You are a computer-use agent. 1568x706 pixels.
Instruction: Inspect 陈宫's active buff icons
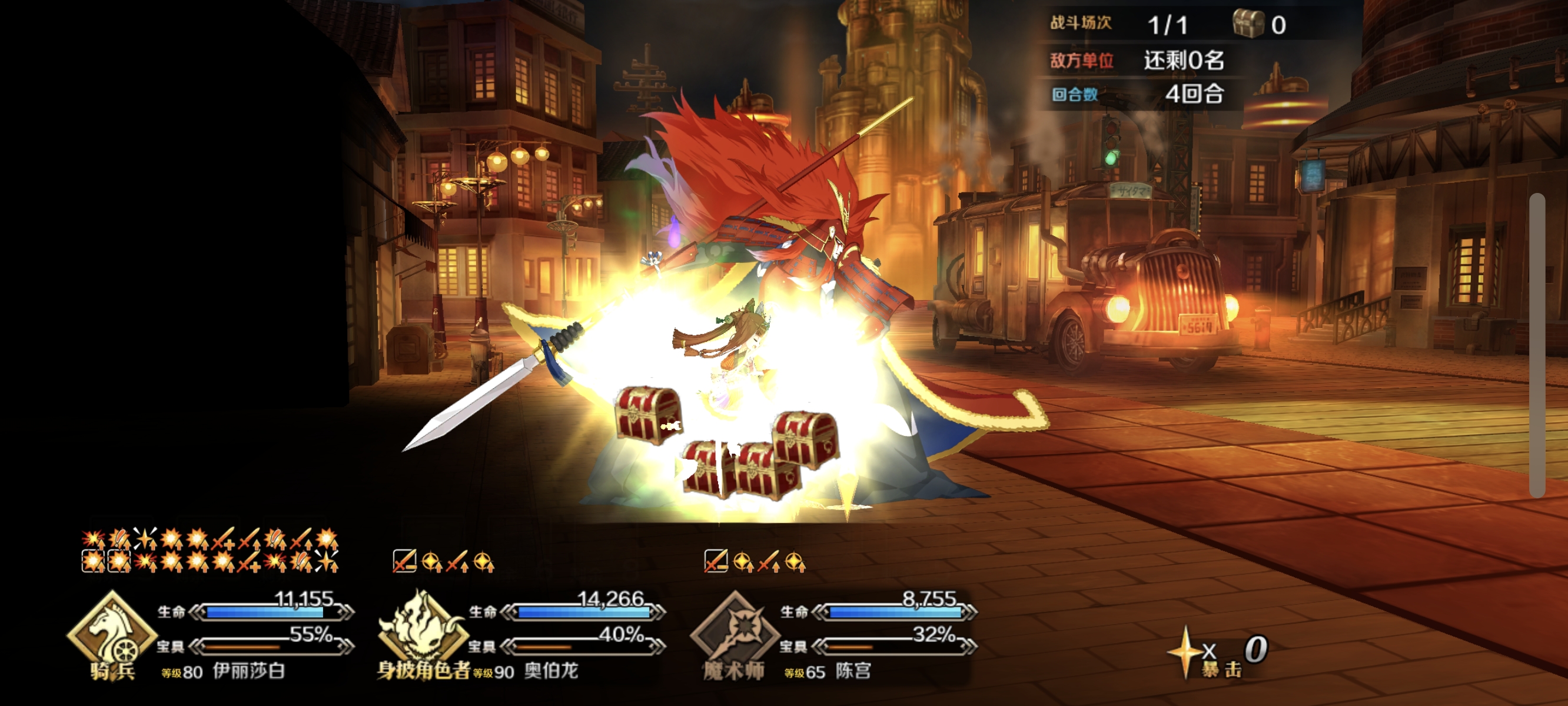(x=755, y=561)
